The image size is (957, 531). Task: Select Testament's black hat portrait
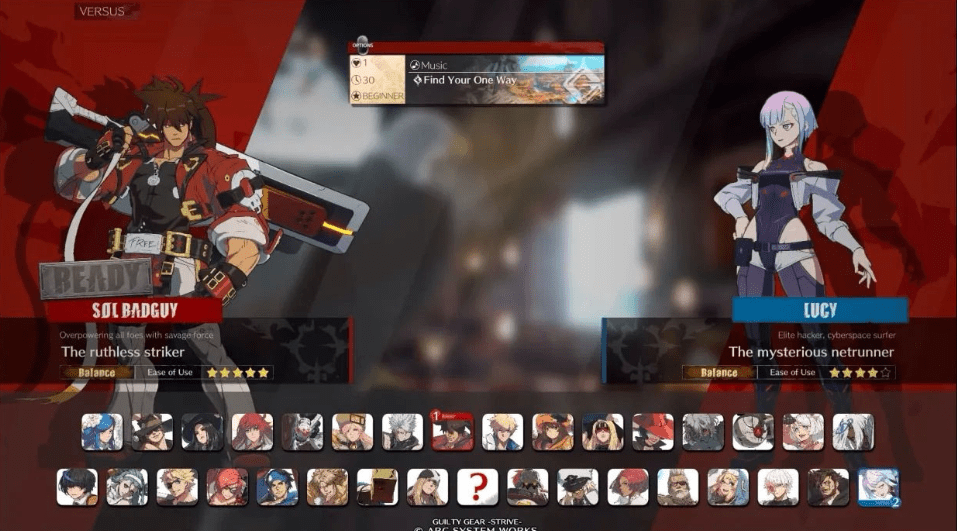pyautogui.click(x=202, y=432)
